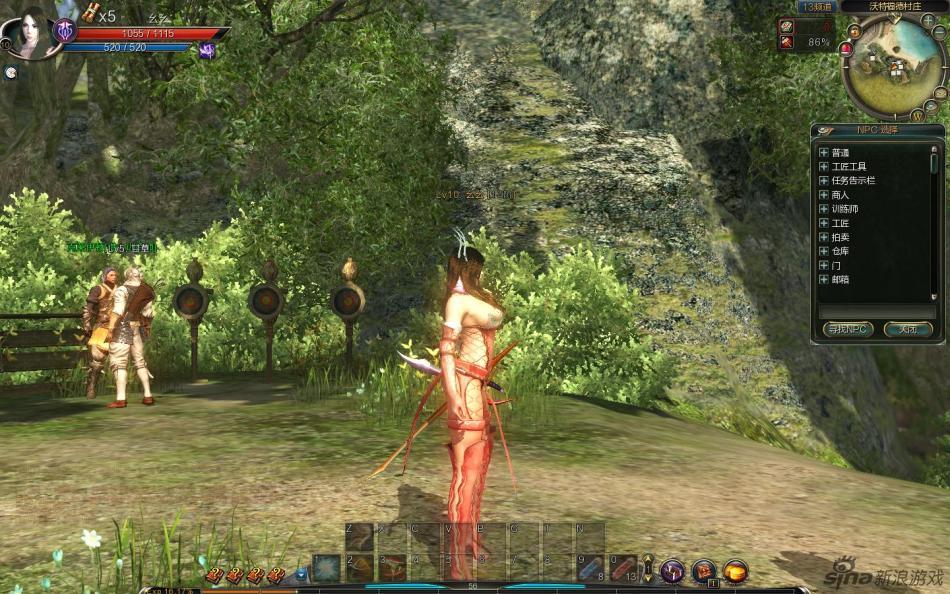
Task: Expand the 工匠工具 category
Action: tap(824, 167)
